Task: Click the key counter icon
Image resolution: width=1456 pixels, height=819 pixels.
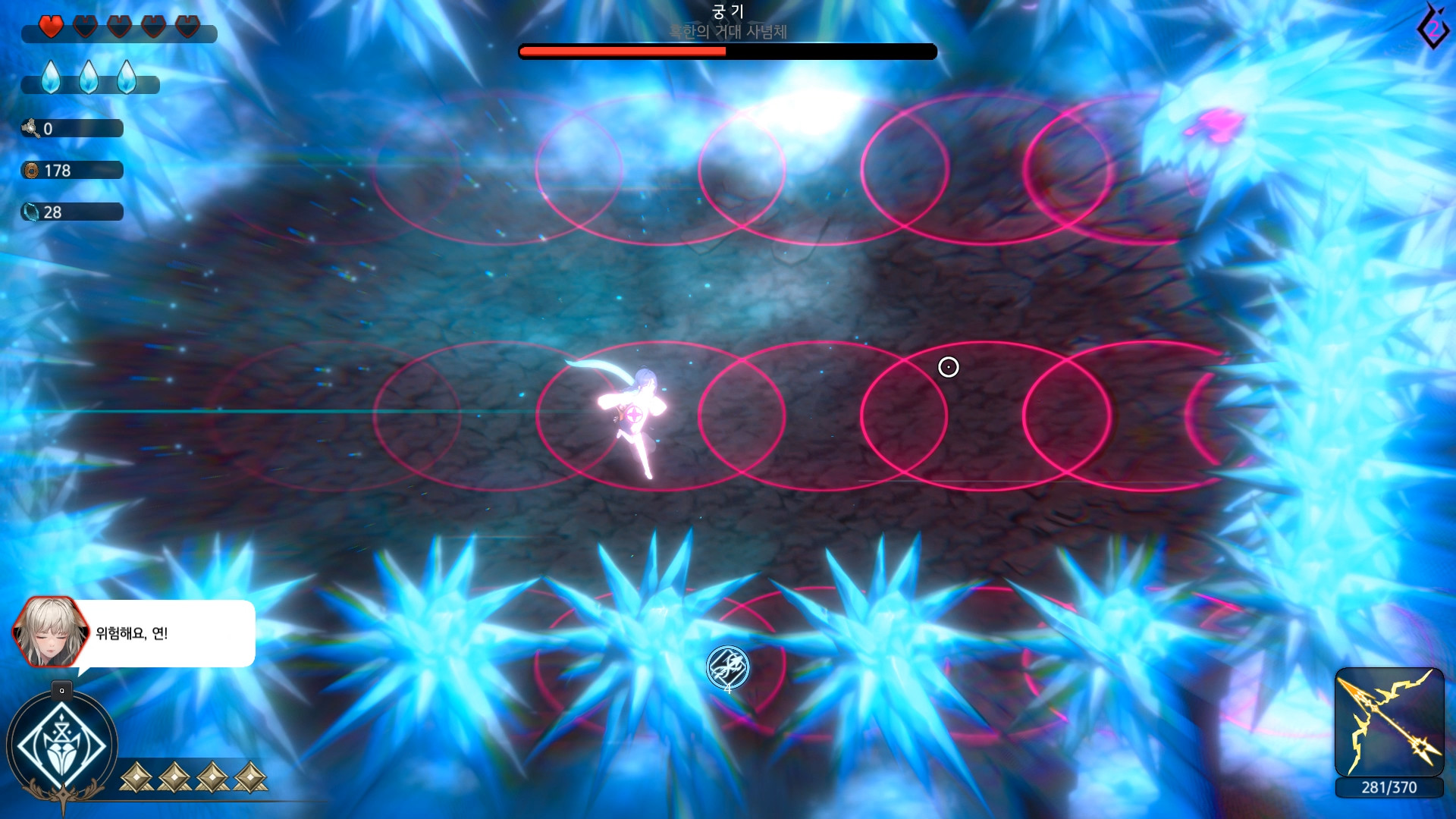Action: (x=32, y=128)
